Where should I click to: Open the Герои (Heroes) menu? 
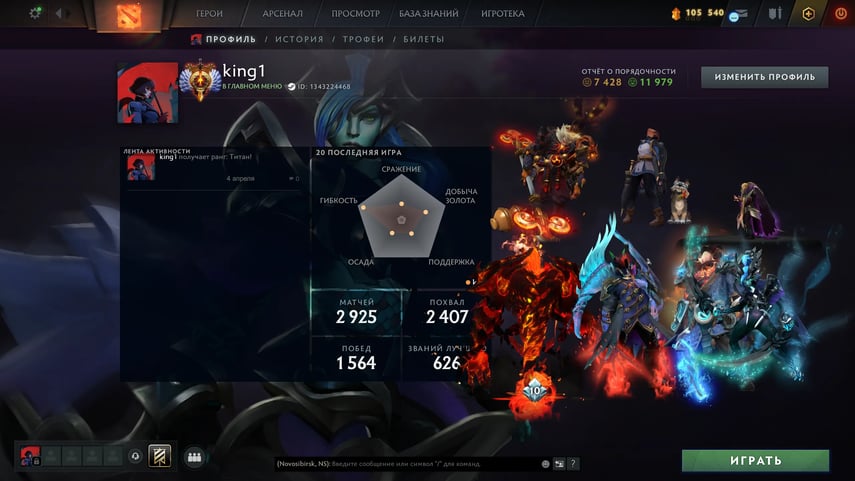(209, 14)
